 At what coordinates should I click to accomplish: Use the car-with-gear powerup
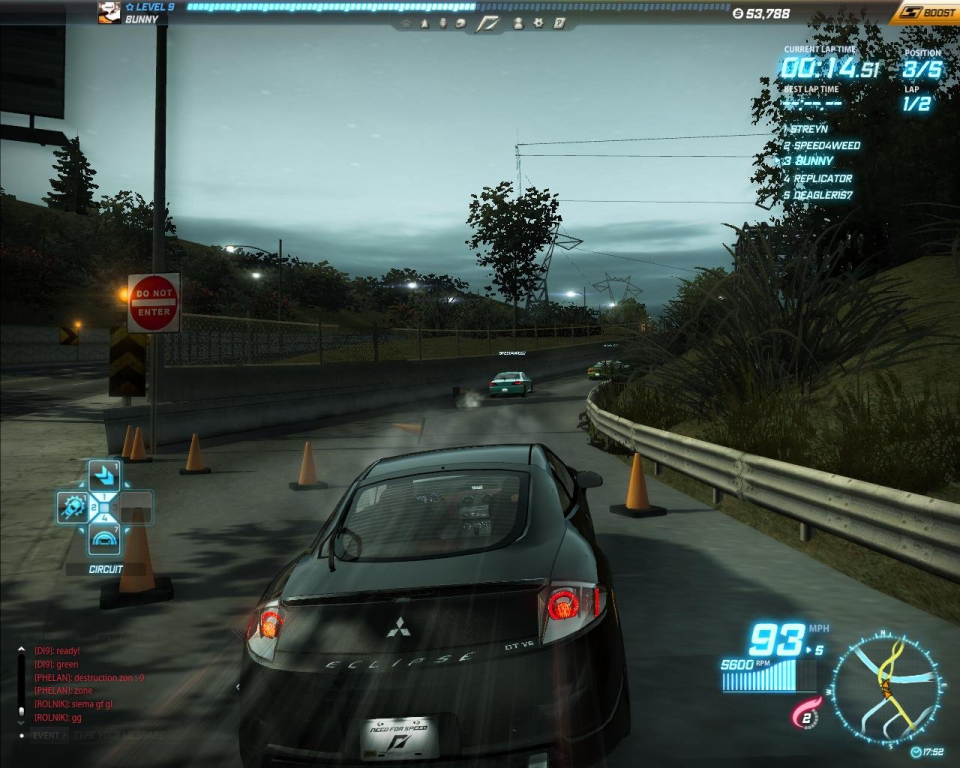pos(73,508)
